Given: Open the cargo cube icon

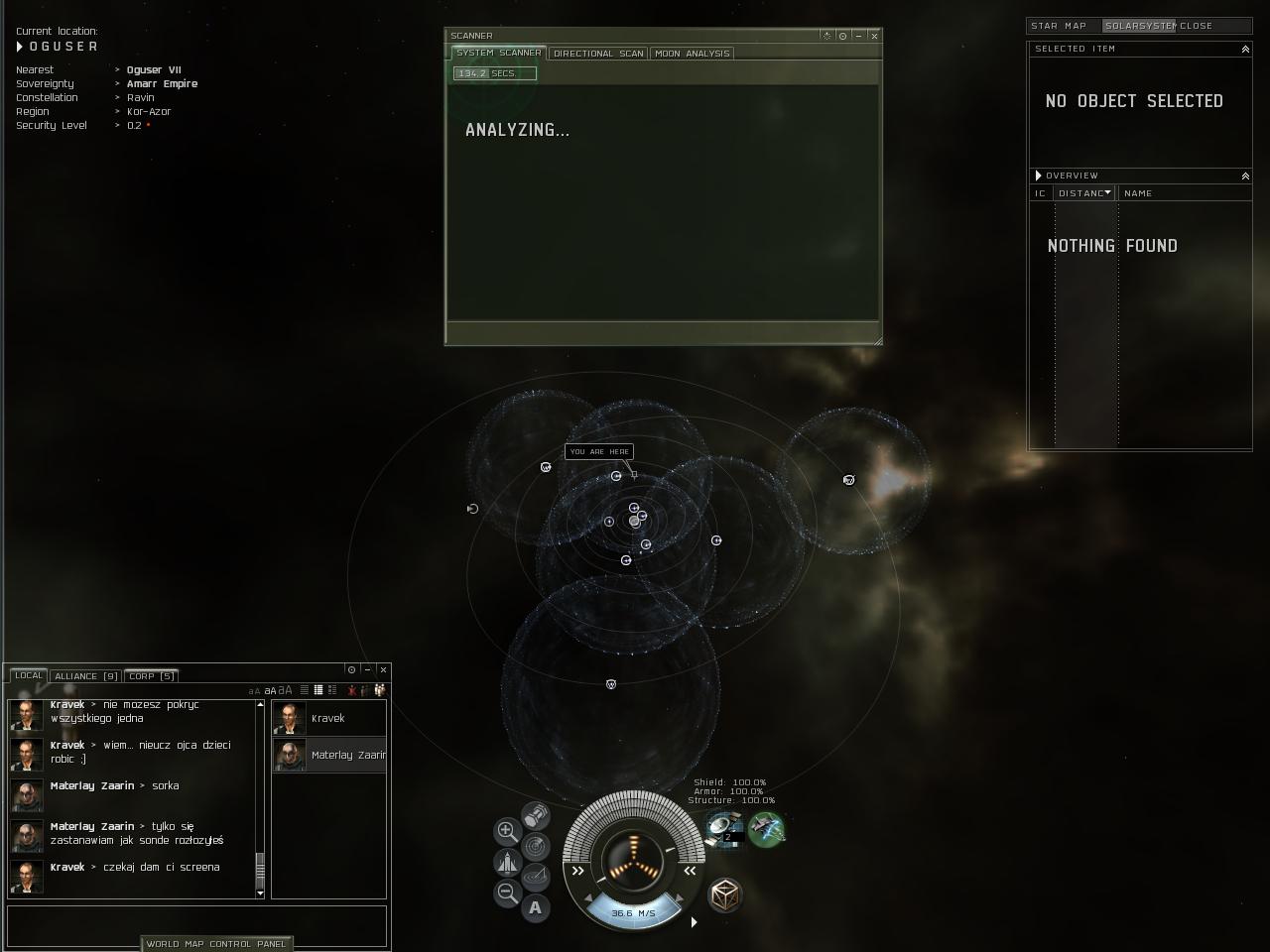Looking at the screenshot, I should pos(725,895).
